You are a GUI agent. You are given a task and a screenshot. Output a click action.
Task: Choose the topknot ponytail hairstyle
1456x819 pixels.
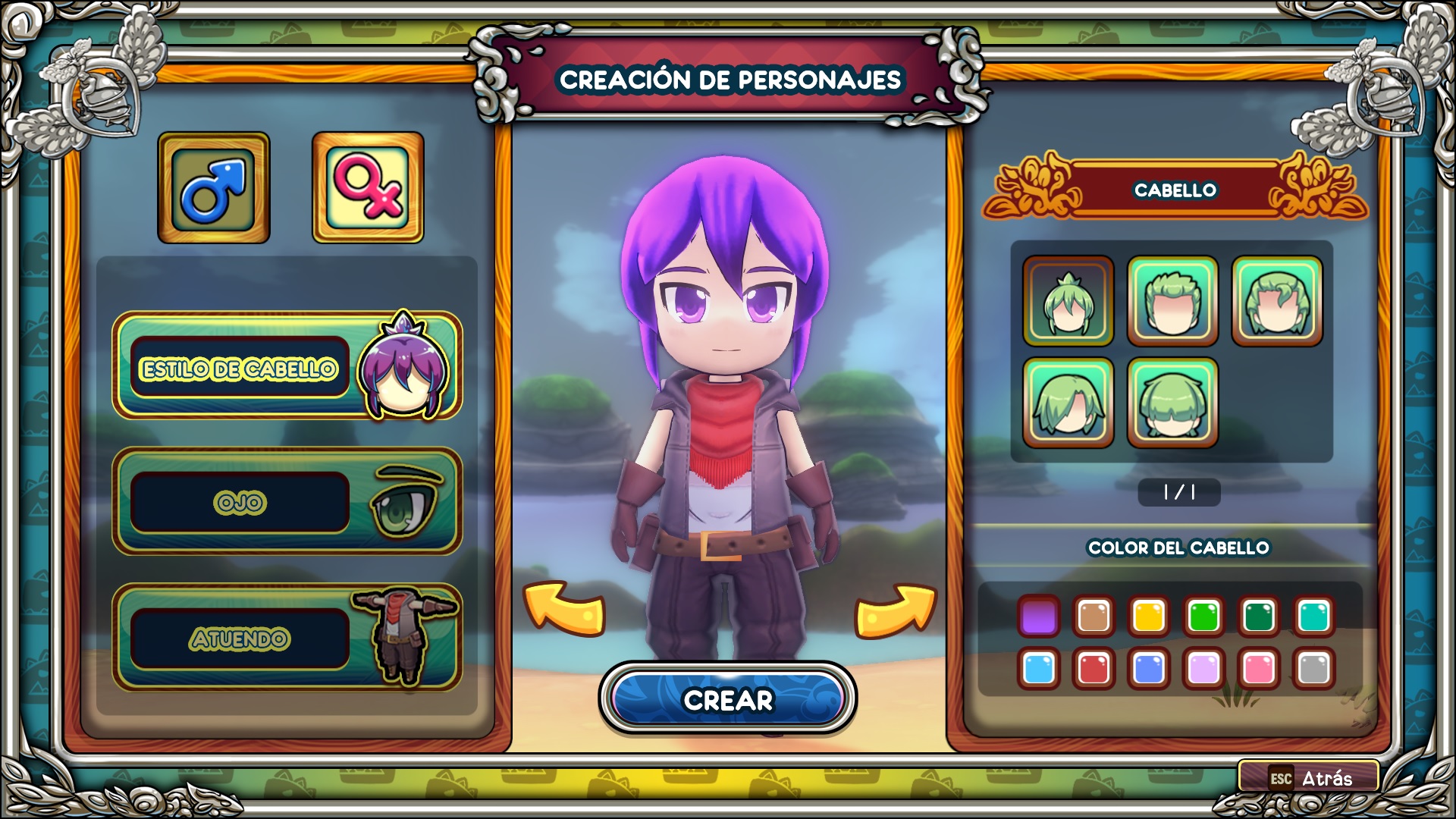click(x=1068, y=301)
